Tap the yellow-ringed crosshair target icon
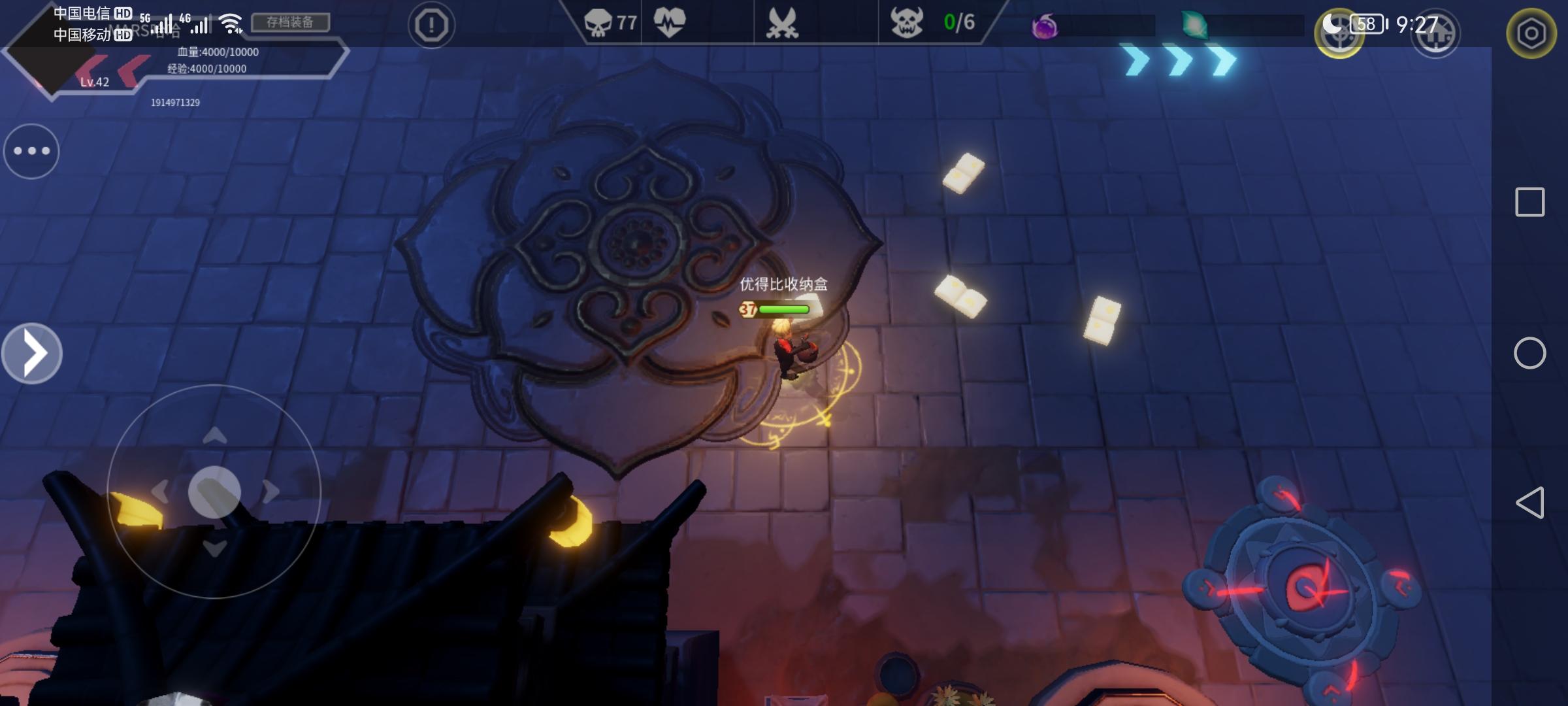Image resolution: width=1568 pixels, height=706 pixels. (1339, 34)
